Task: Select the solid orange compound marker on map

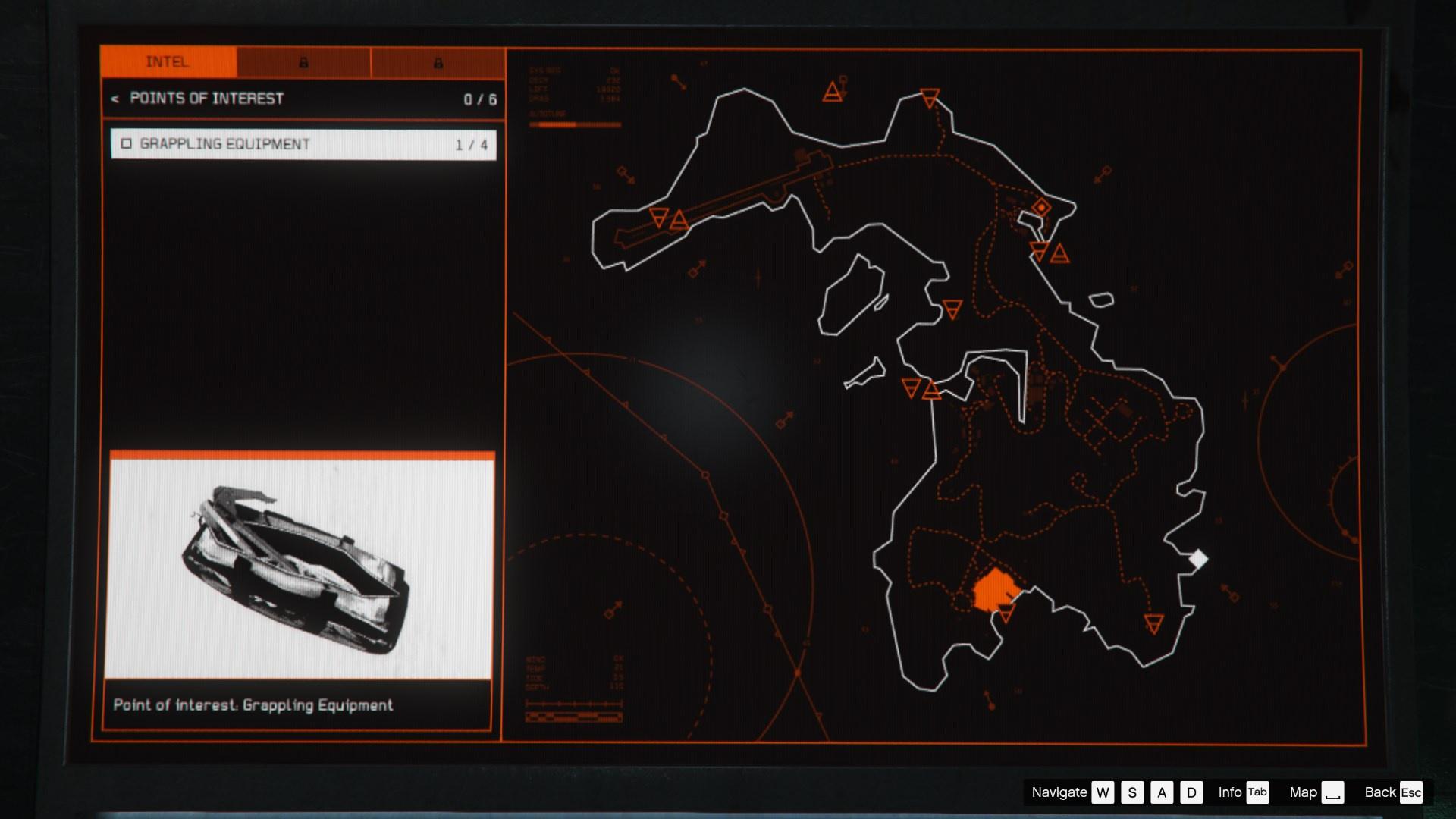Action: [994, 589]
